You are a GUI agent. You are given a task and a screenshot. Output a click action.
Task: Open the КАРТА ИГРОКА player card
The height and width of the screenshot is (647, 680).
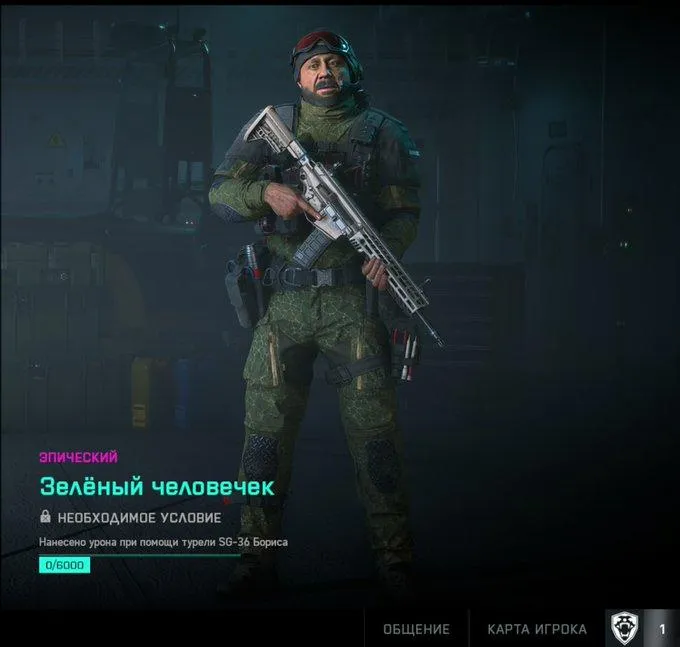pos(537,629)
